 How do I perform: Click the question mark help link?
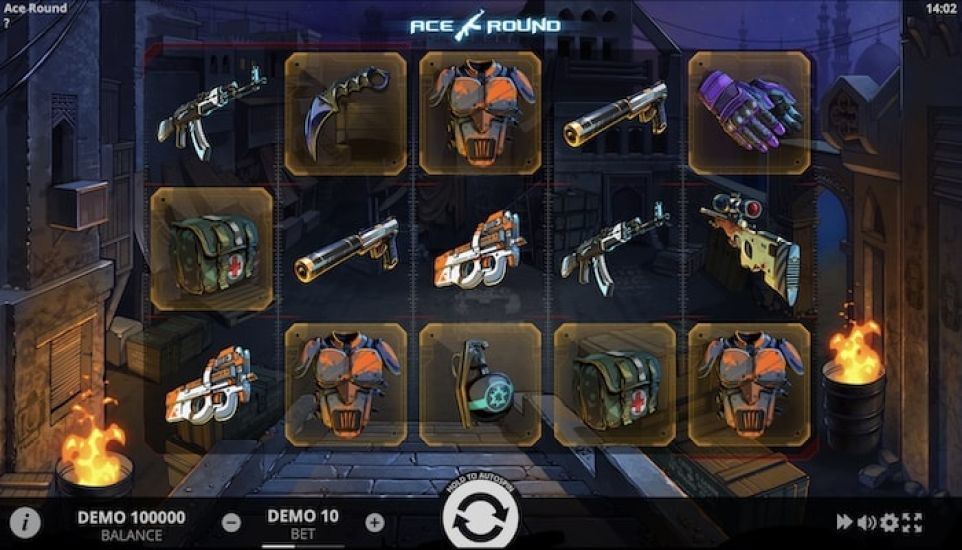pos(6,22)
